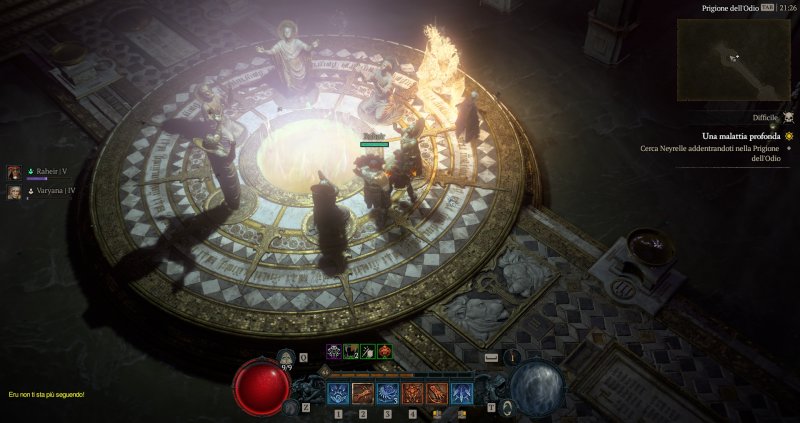800x423 pixels.
Task: Click the buff icon showing stack 2
Action: pos(351,351)
